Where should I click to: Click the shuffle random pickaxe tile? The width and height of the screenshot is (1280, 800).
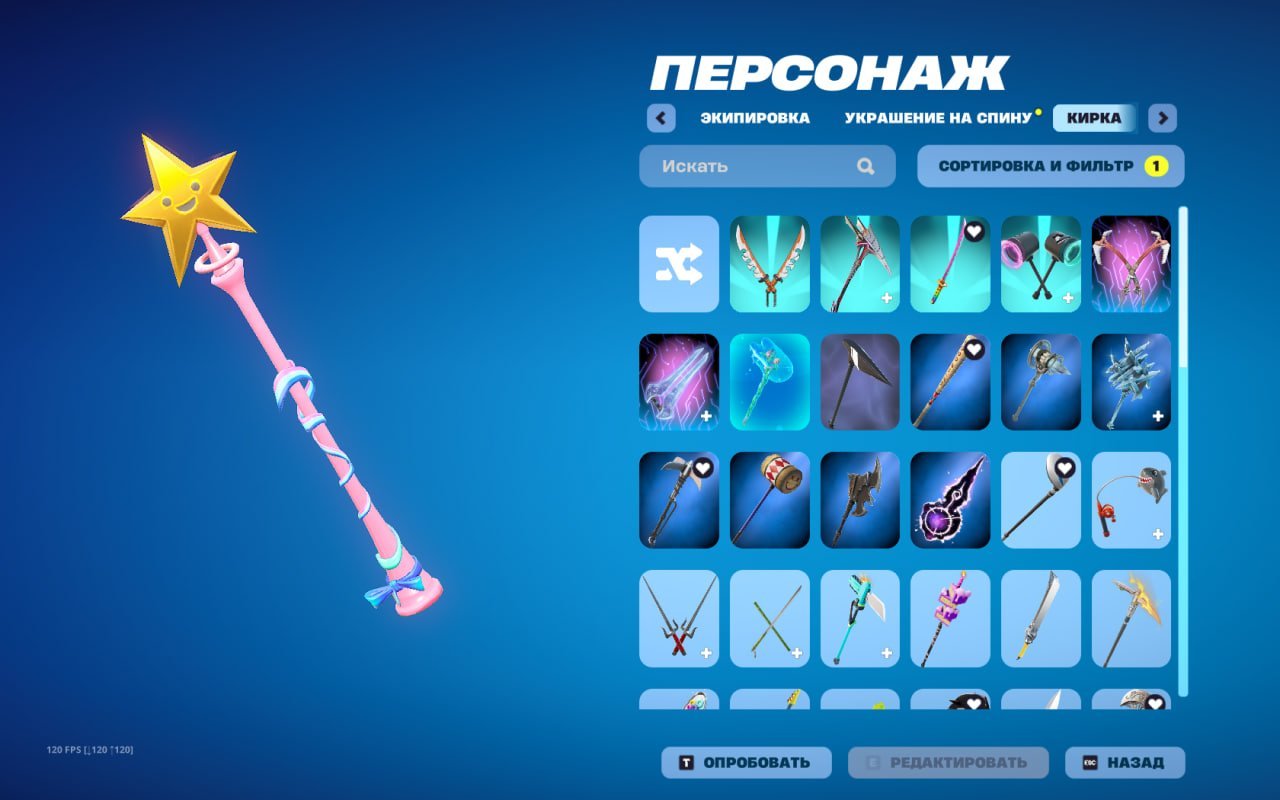pos(678,265)
